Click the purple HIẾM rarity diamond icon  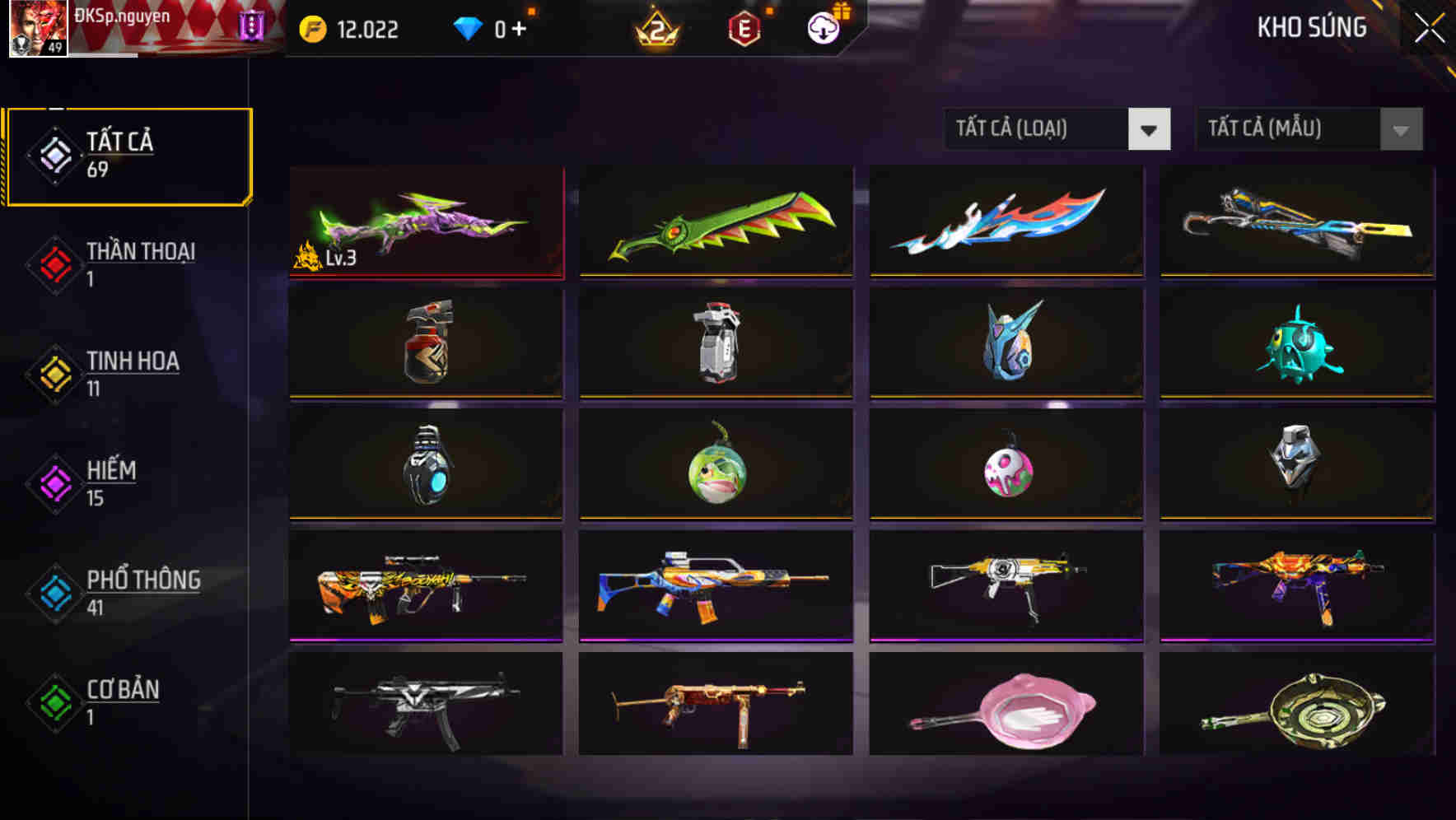pos(53,482)
